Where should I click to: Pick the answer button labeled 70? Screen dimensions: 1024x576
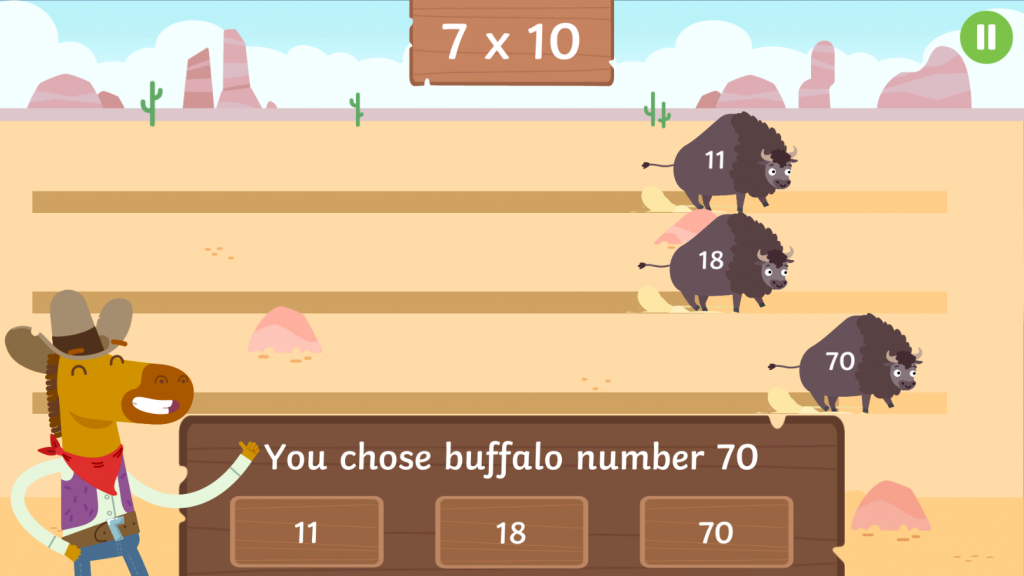(716, 532)
